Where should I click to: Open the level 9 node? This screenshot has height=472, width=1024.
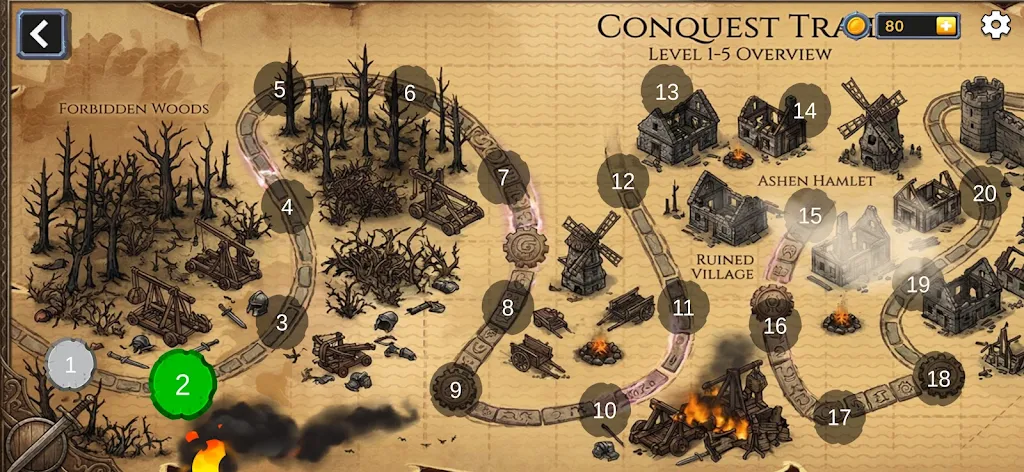456,389
